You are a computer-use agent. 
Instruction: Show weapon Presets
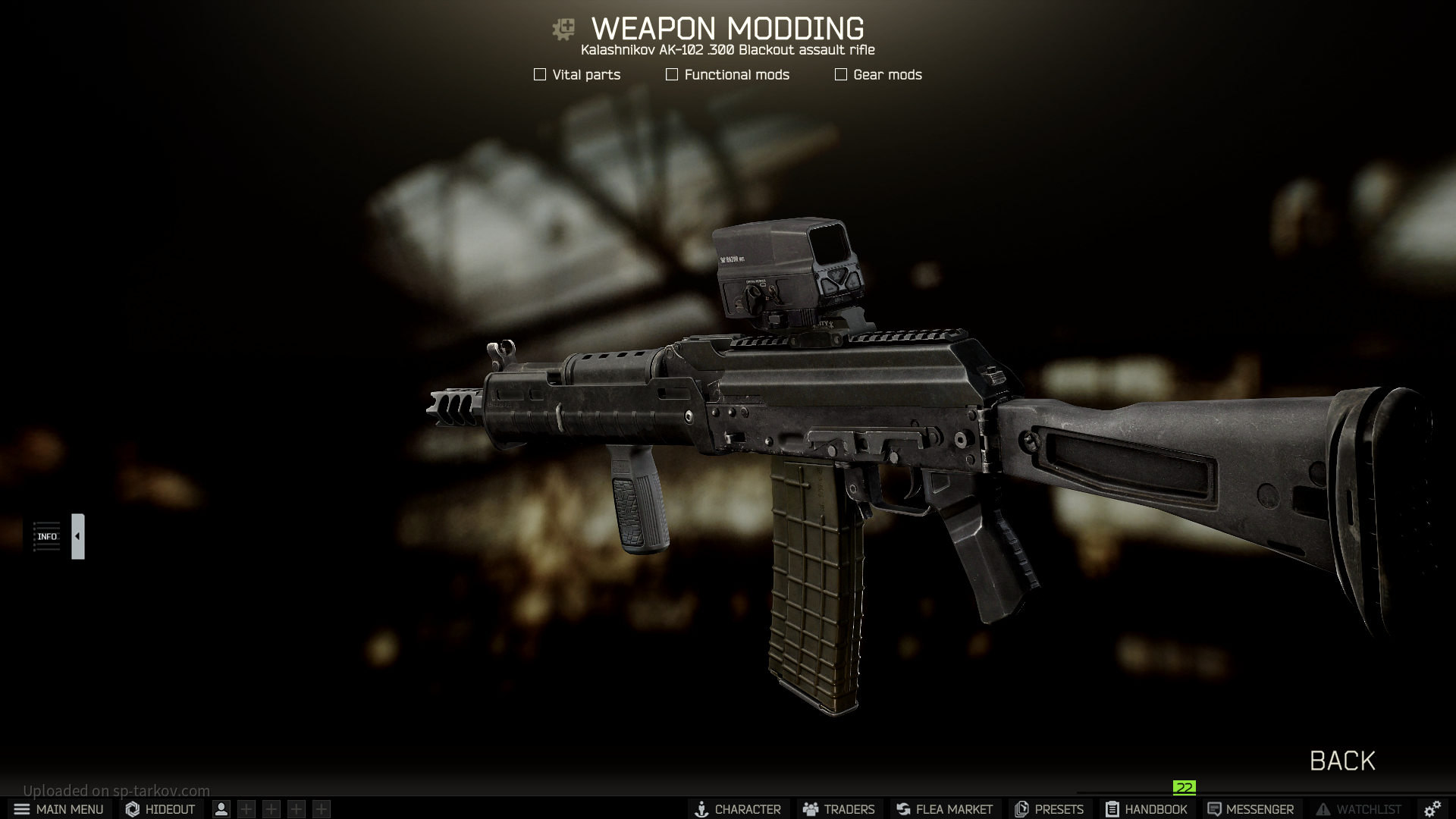pos(1050,809)
